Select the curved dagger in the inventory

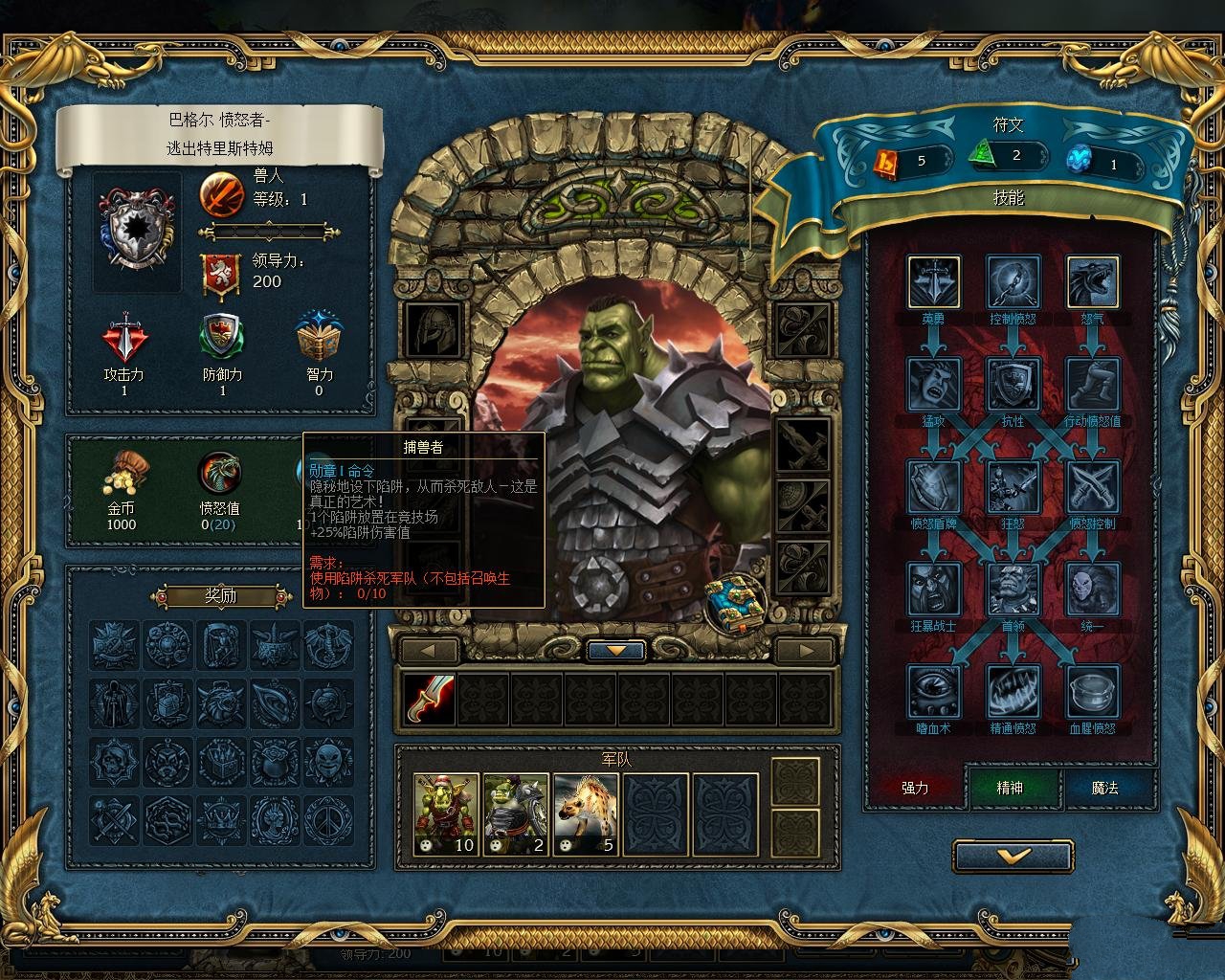pyautogui.click(x=428, y=698)
